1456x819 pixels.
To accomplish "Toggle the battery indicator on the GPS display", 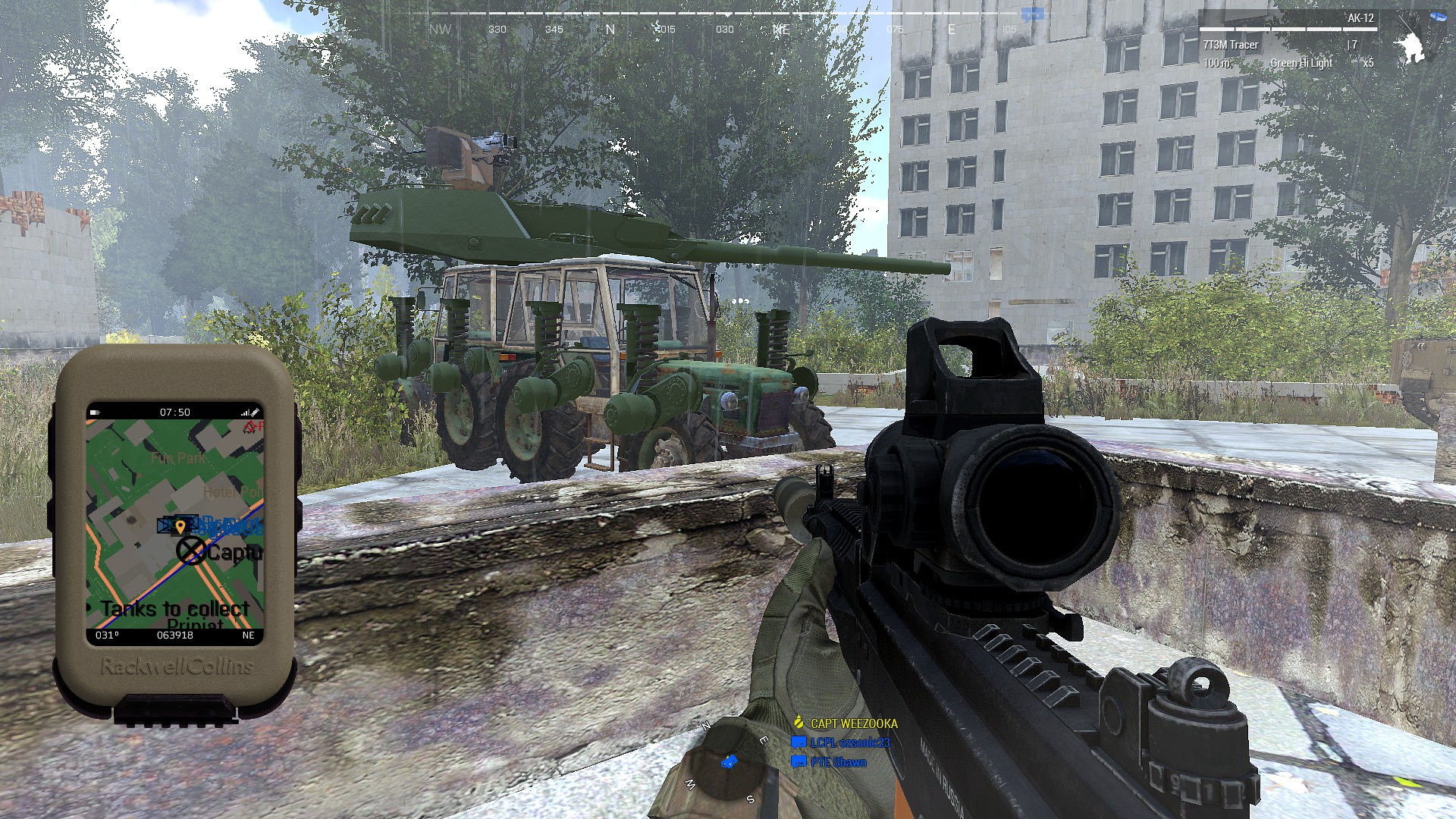I will click(x=94, y=412).
